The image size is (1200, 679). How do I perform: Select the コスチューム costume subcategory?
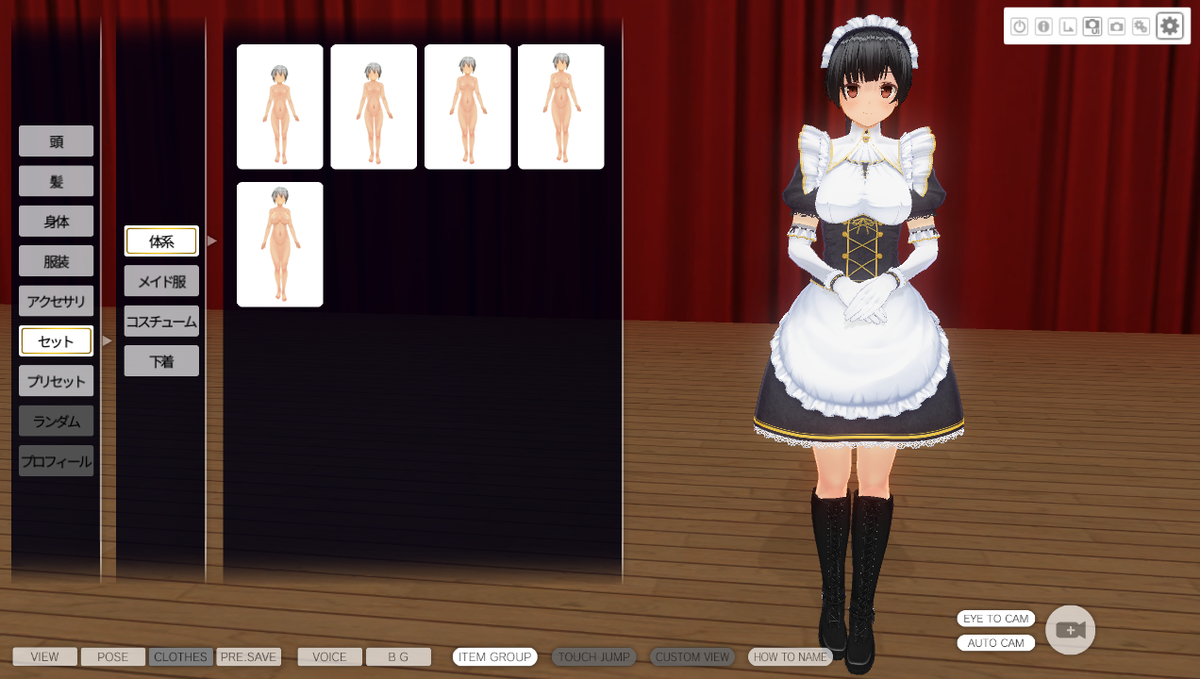[161, 321]
